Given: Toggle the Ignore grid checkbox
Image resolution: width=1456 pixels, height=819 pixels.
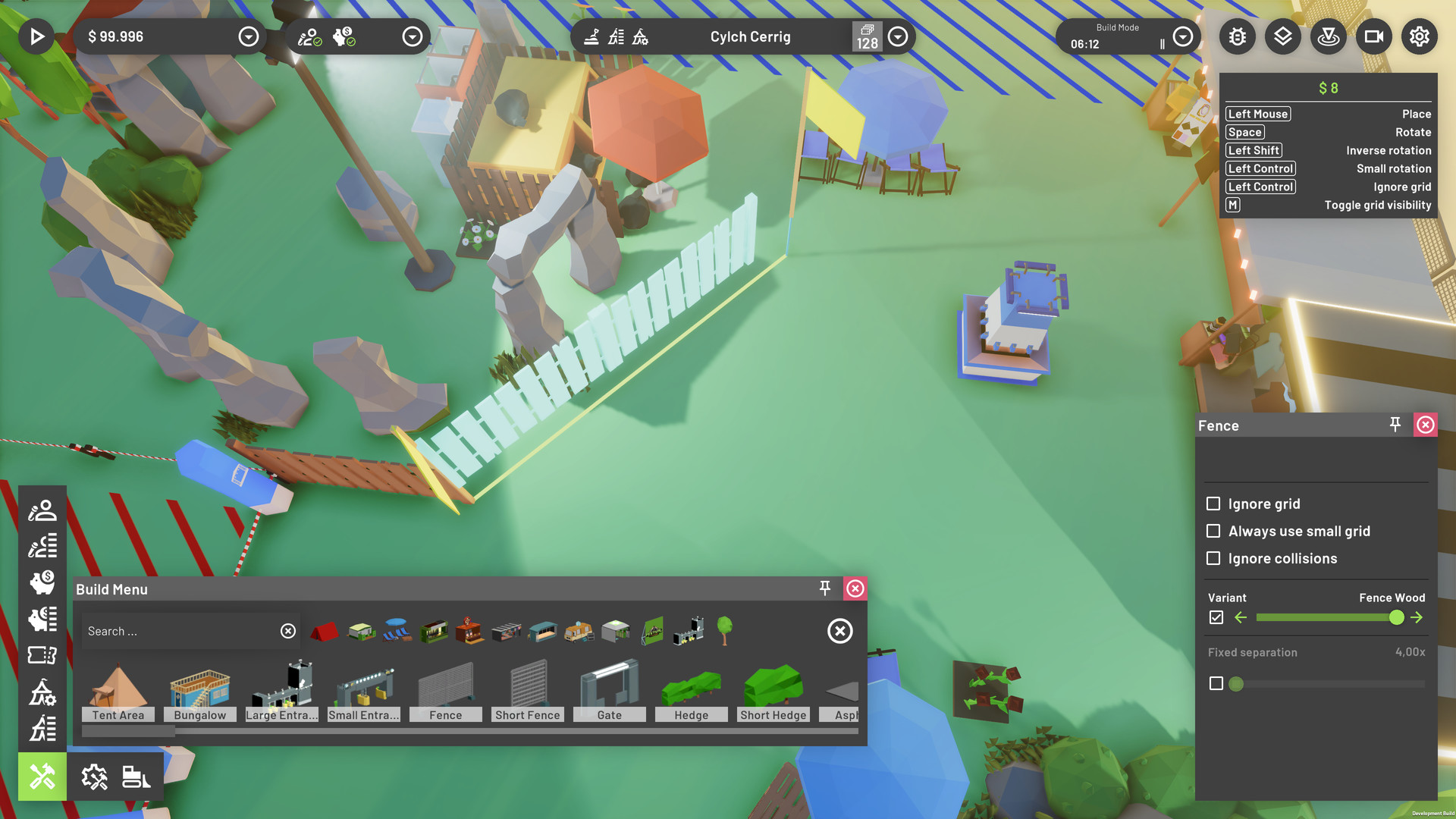Looking at the screenshot, I should 1214,504.
